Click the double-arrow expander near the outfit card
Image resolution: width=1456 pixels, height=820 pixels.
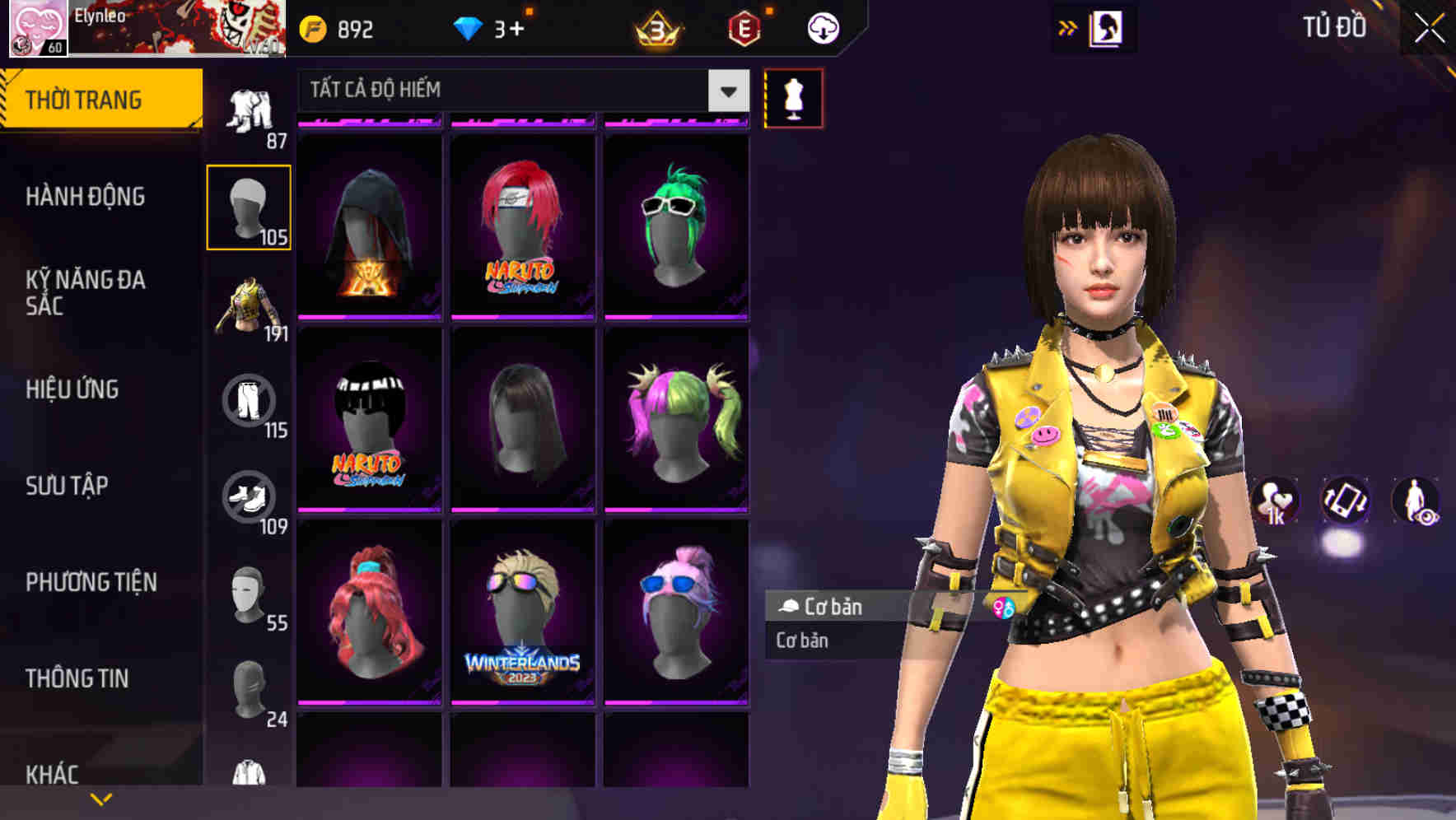(1068, 27)
